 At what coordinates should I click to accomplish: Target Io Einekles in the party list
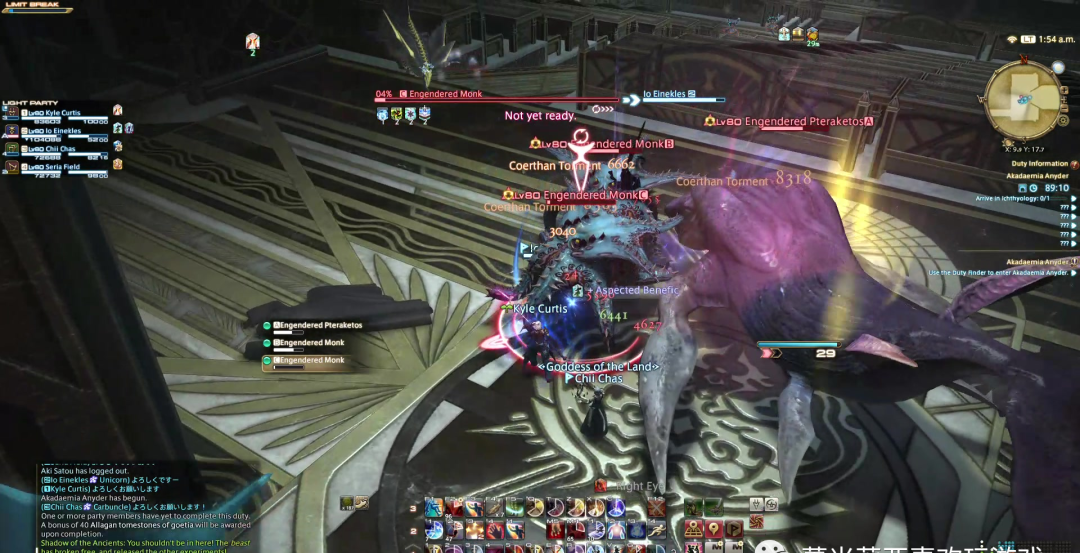click(x=62, y=131)
